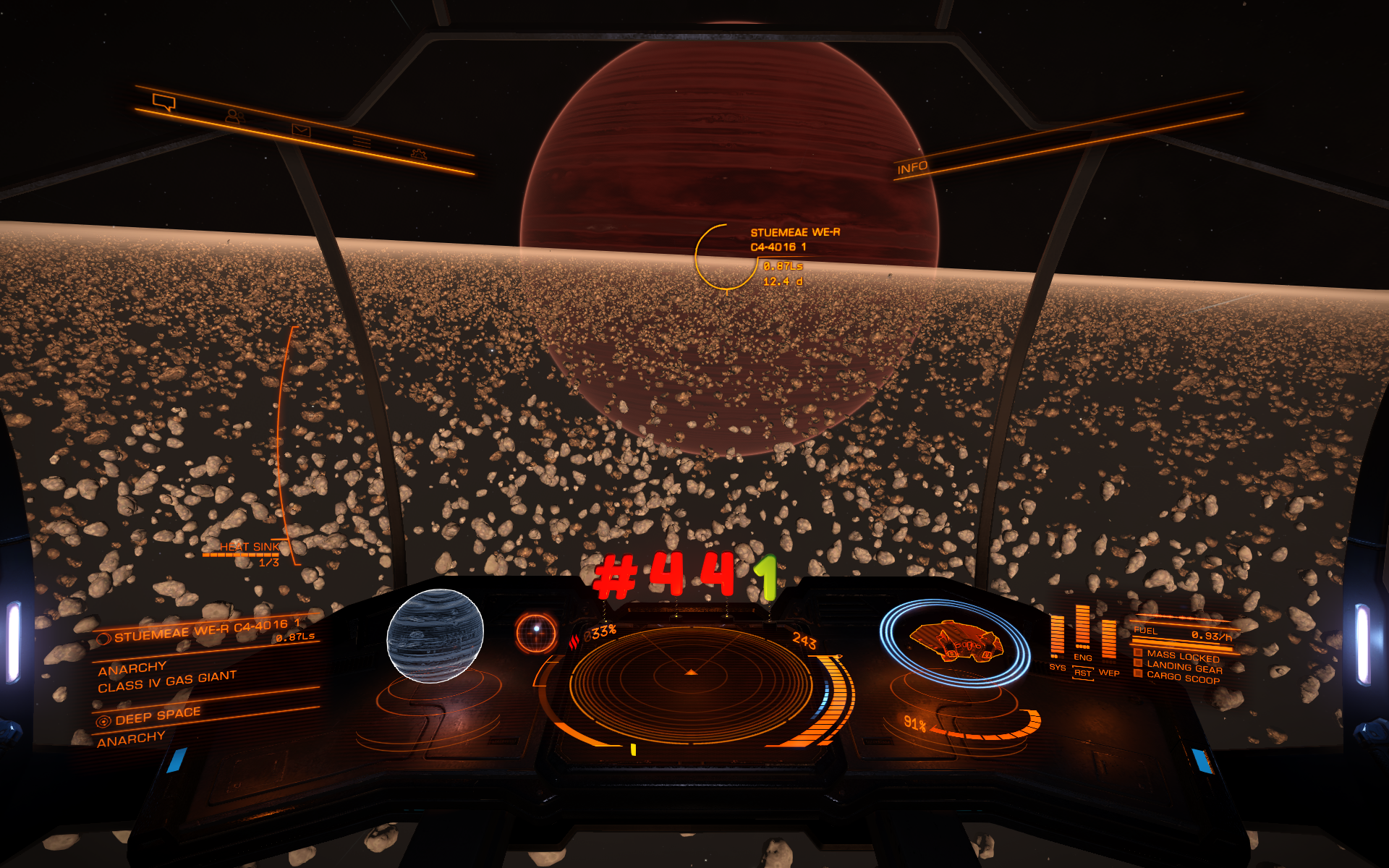Click the ship shield hologram
Screen dimensions: 1389x868
point(955,642)
